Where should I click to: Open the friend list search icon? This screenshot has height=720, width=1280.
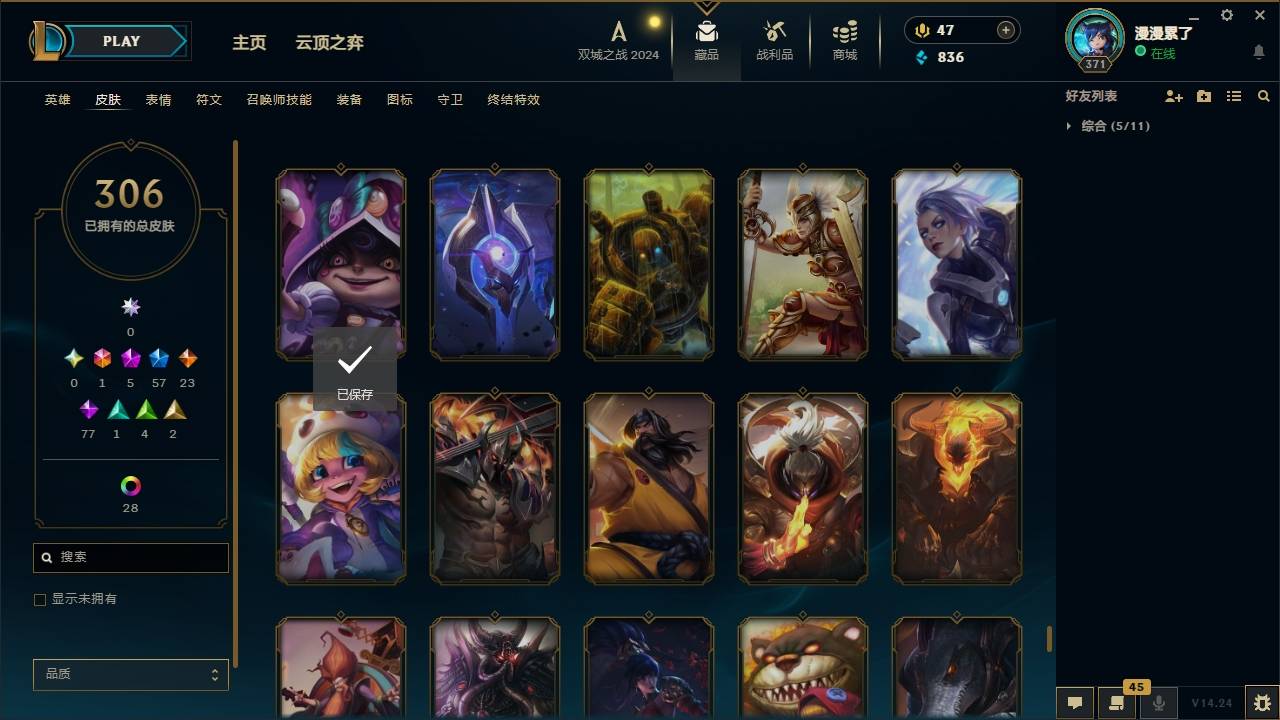[x=1264, y=96]
